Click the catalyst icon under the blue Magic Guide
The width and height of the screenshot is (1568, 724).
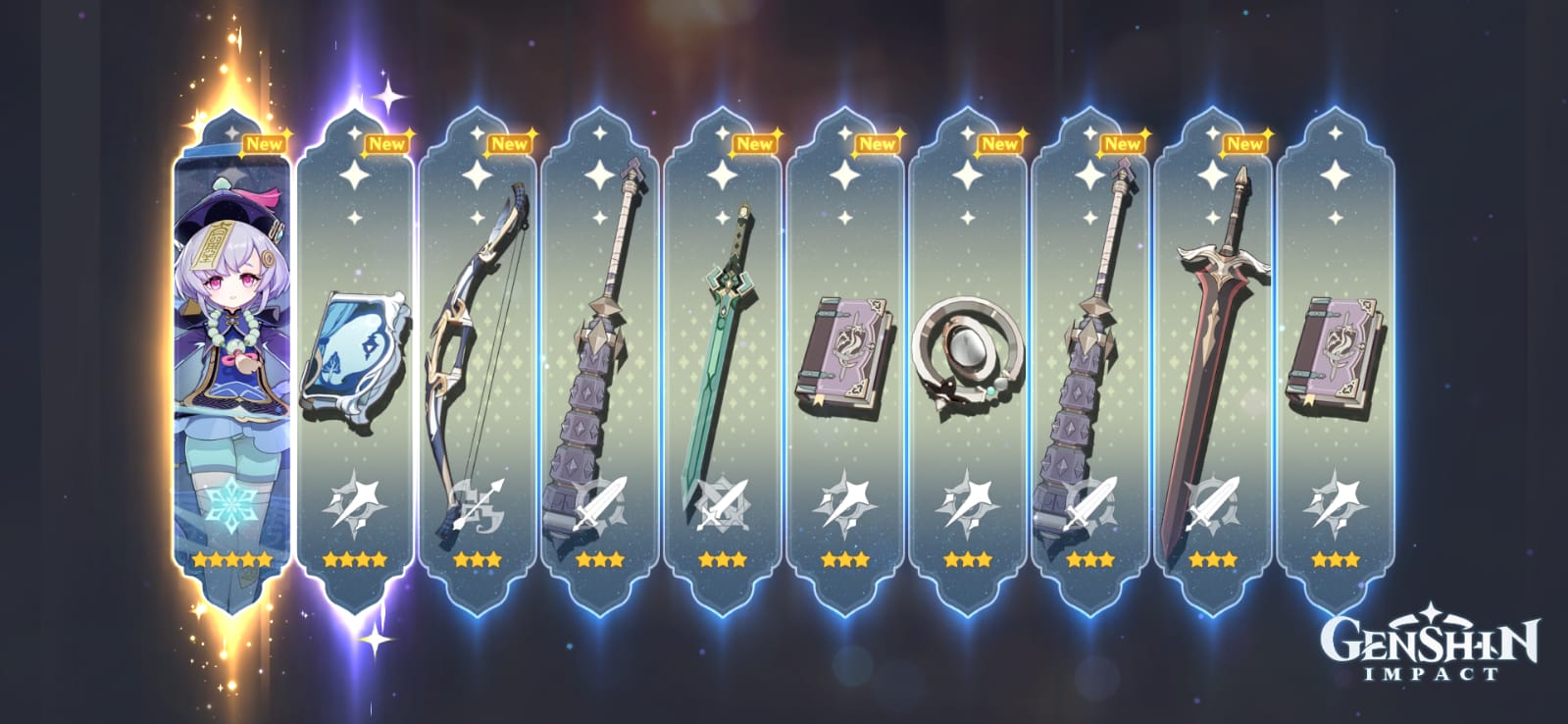[x=353, y=500]
